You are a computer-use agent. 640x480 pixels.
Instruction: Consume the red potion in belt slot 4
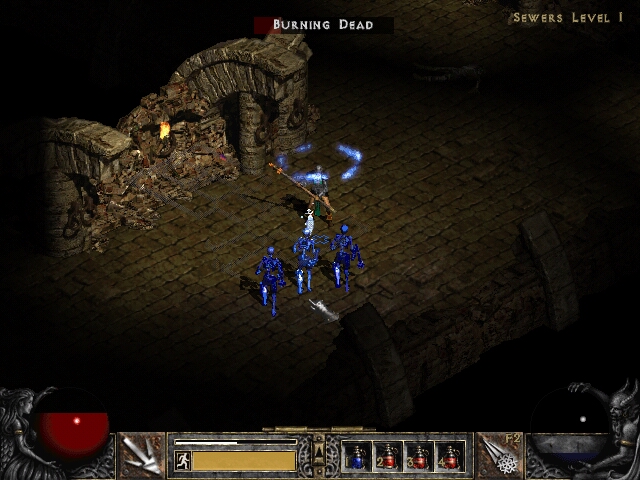click(450, 456)
